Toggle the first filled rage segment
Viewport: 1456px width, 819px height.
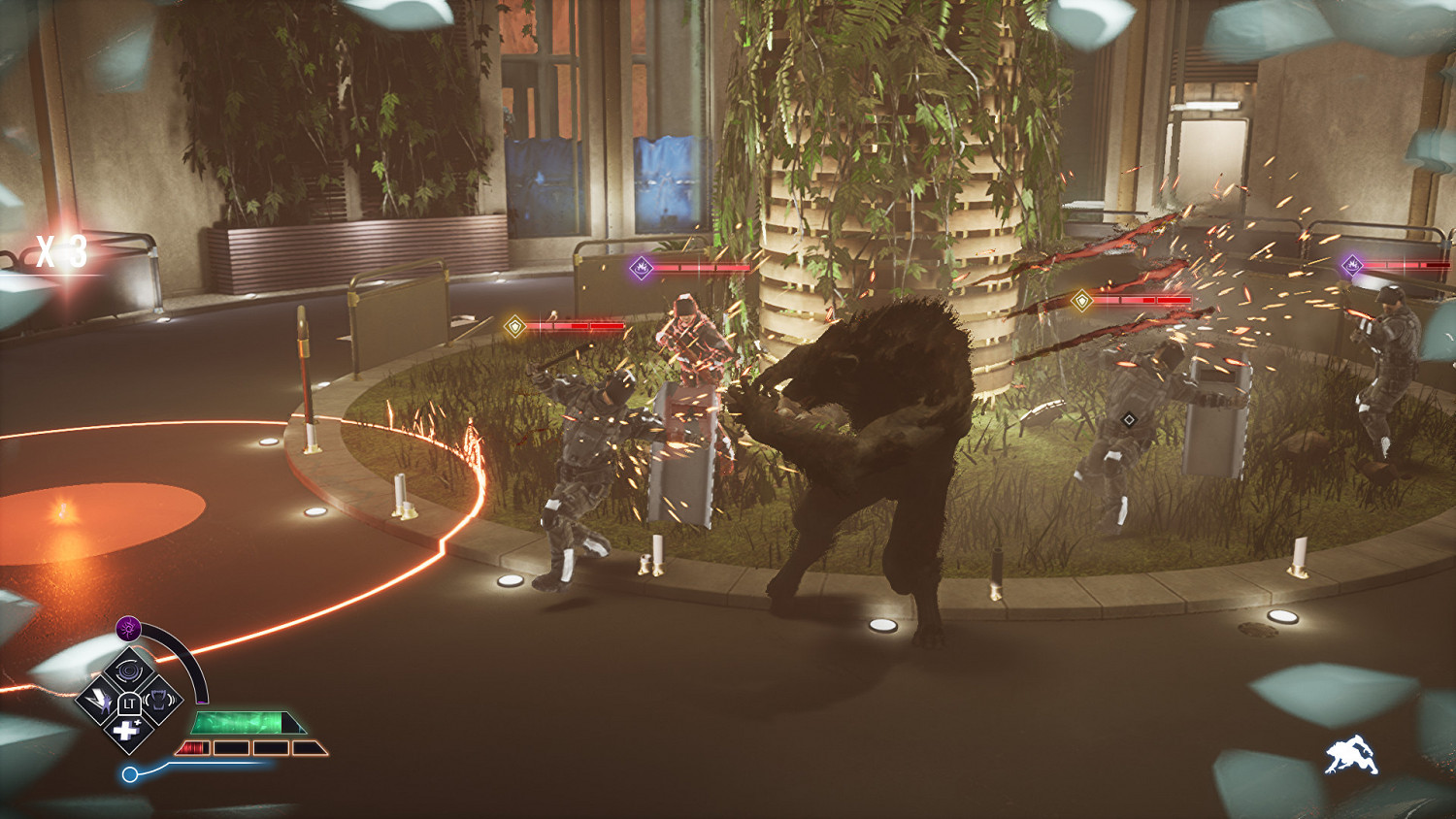point(193,746)
